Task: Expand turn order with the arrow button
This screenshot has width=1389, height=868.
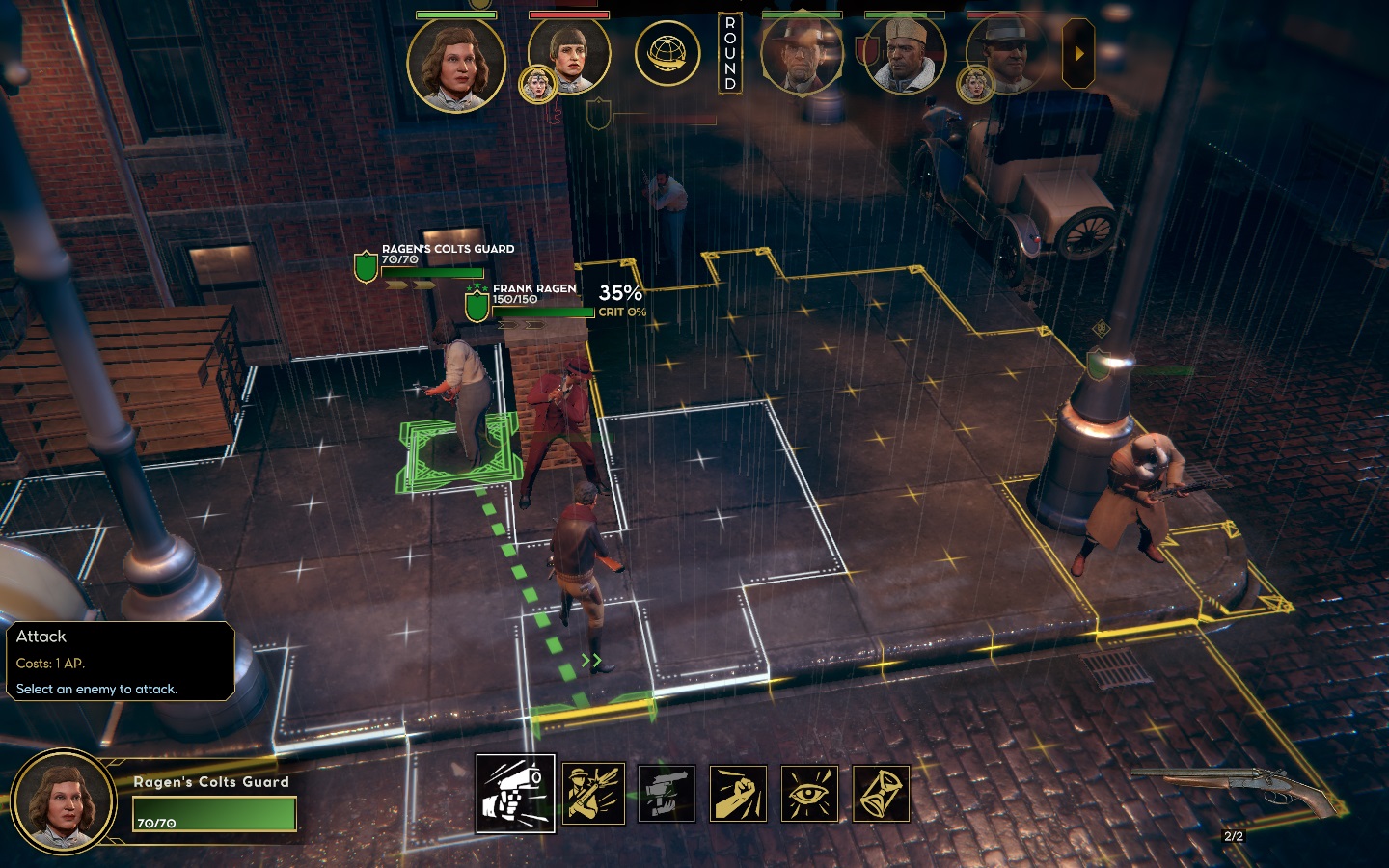Action: click(x=1078, y=54)
